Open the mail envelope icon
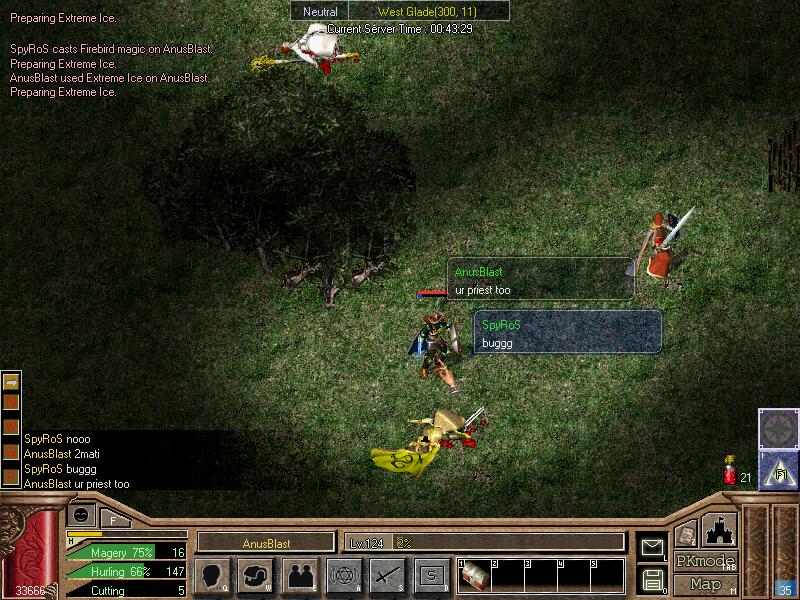Viewport: 800px width, 600px height. point(652,547)
